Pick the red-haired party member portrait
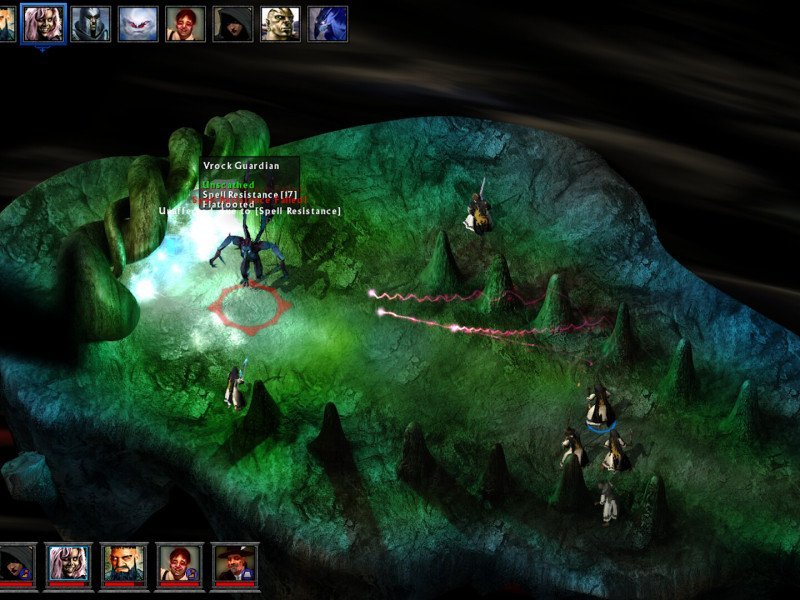800x600 pixels. (179, 565)
